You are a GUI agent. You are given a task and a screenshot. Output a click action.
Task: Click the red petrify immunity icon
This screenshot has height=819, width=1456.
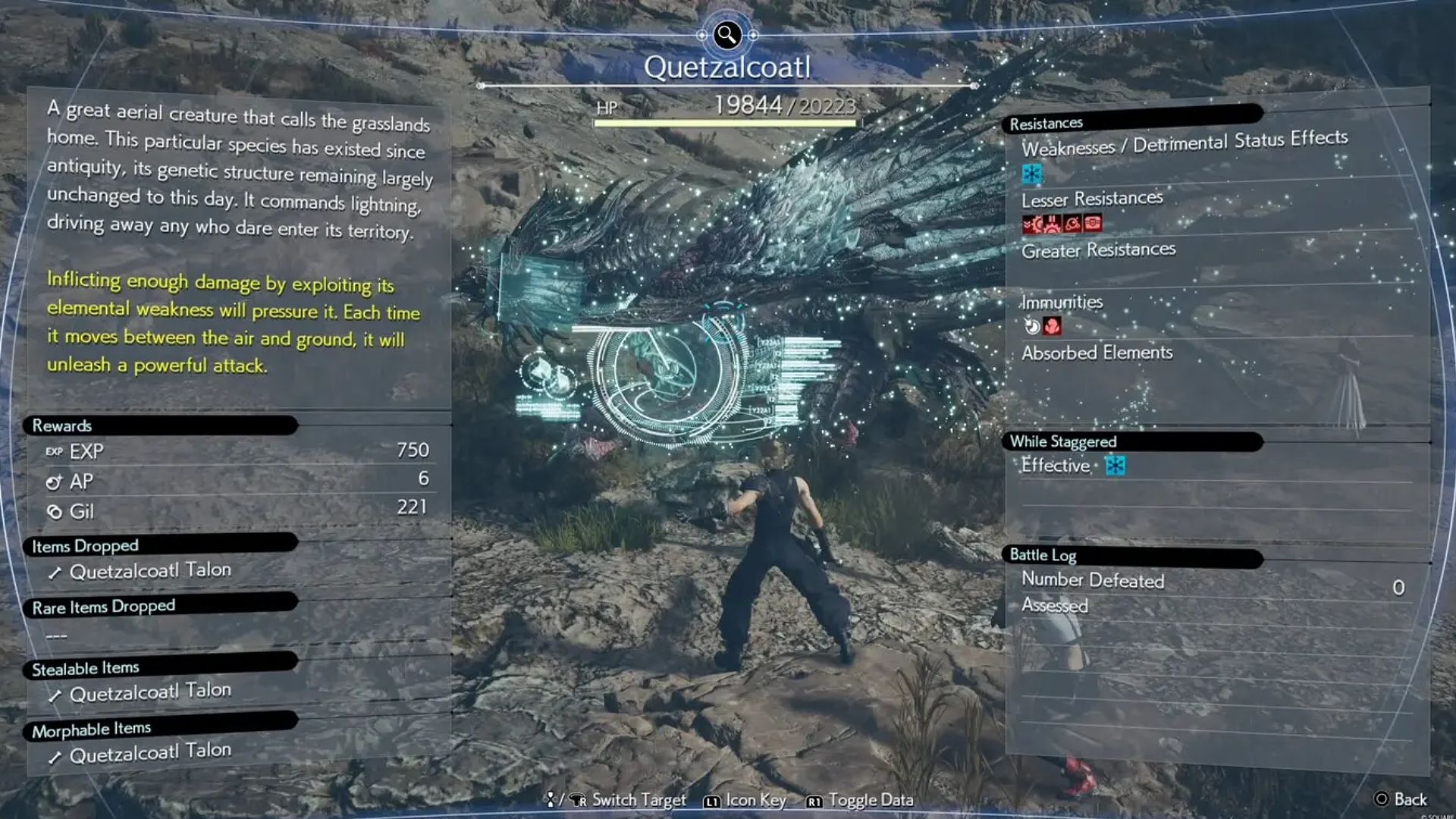point(1052,326)
